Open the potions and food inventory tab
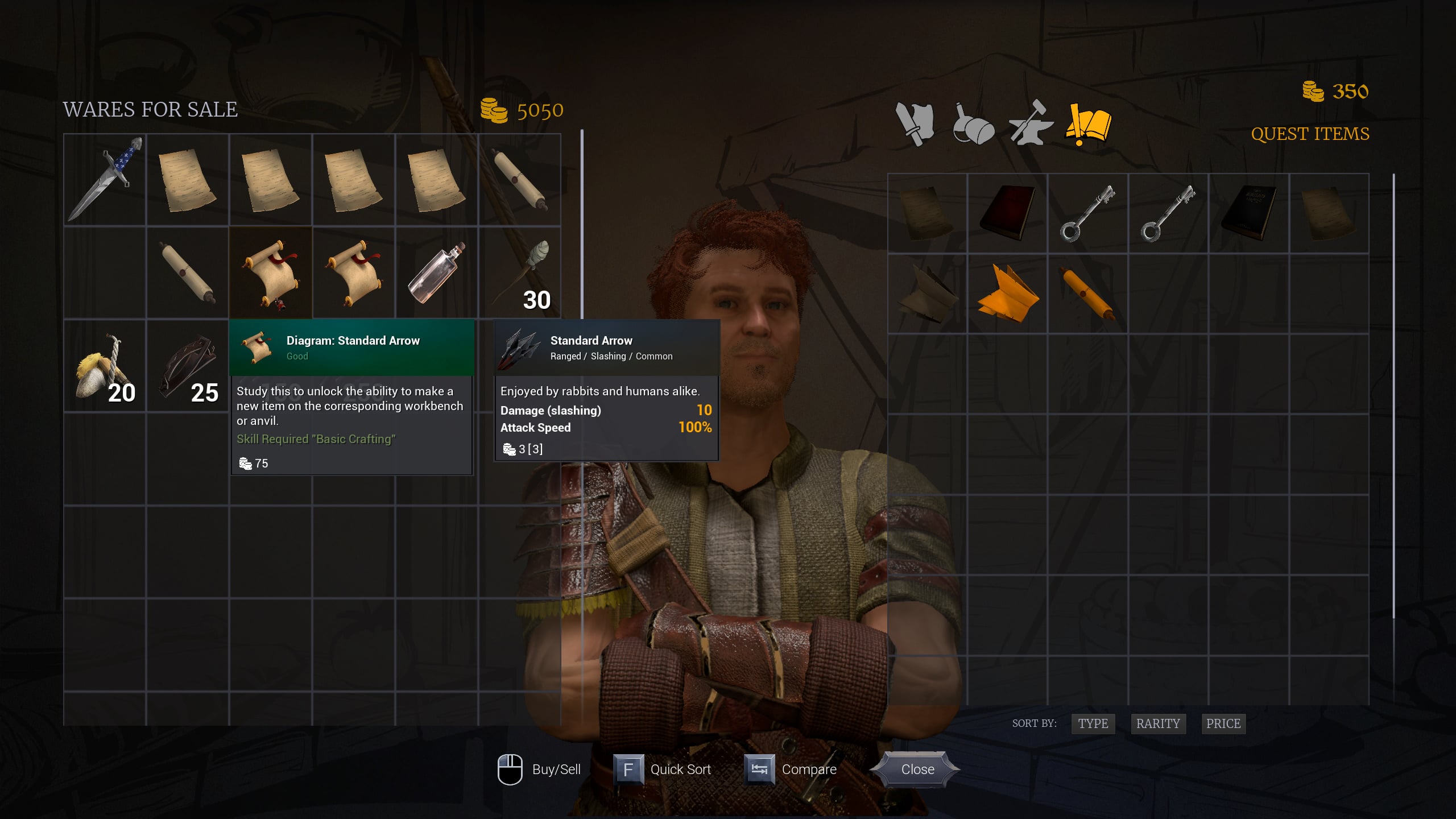Image resolution: width=1456 pixels, height=819 pixels. (973, 123)
